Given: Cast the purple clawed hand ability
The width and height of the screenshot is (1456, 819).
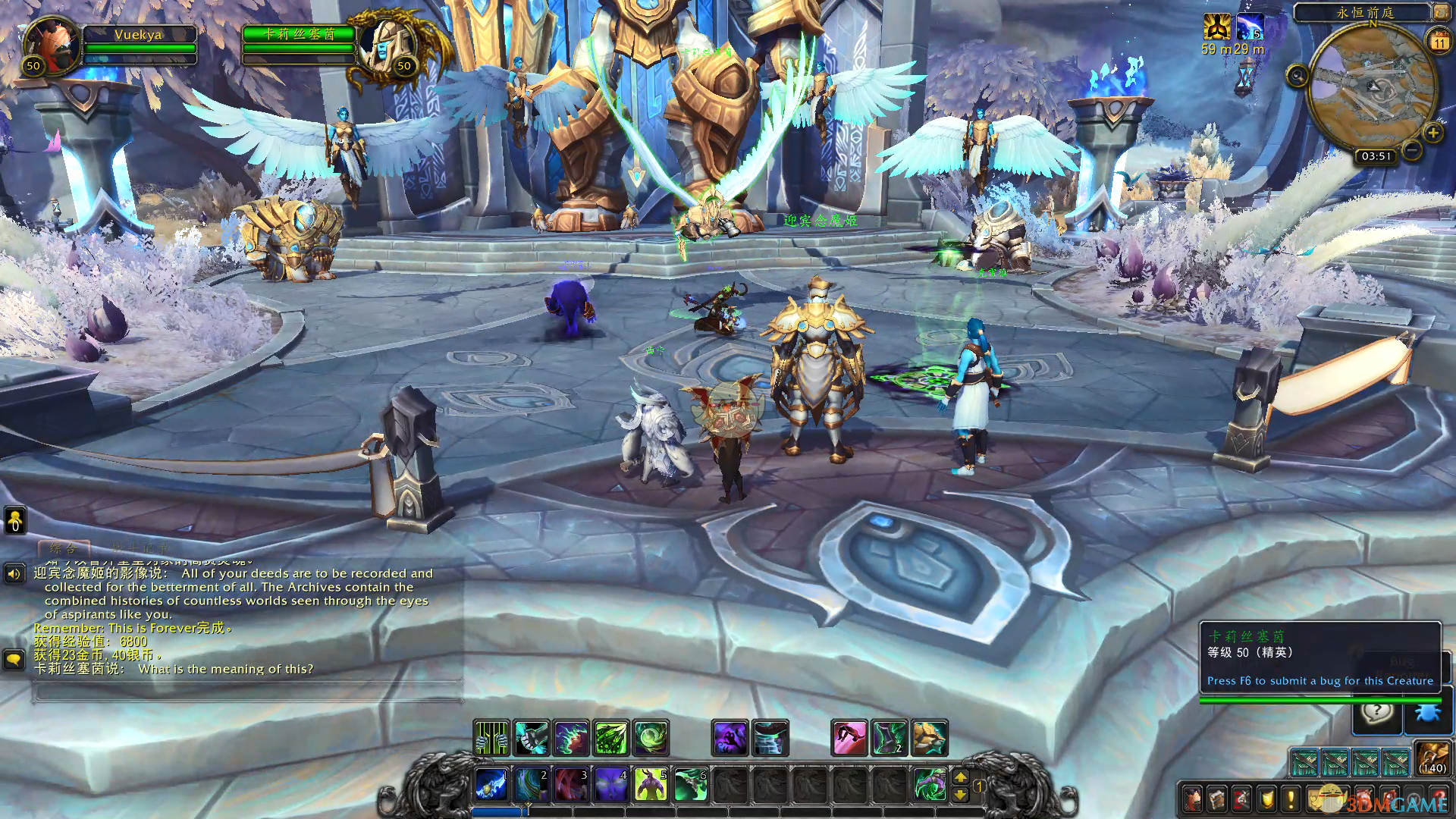Looking at the screenshot, I should (x=730, y=738).
